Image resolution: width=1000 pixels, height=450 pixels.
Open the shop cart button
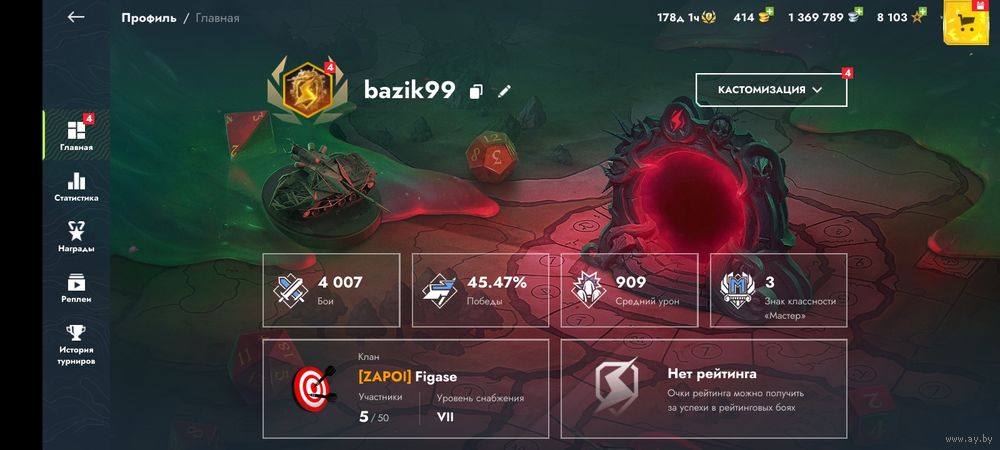click(x=967, y=23)
